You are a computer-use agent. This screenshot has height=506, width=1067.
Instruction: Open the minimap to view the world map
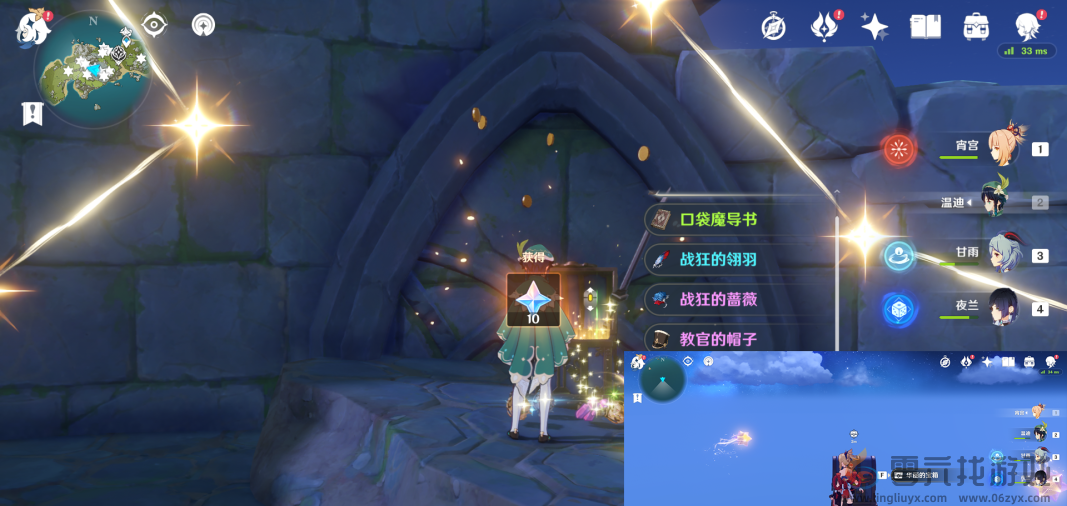click(92, 68)
